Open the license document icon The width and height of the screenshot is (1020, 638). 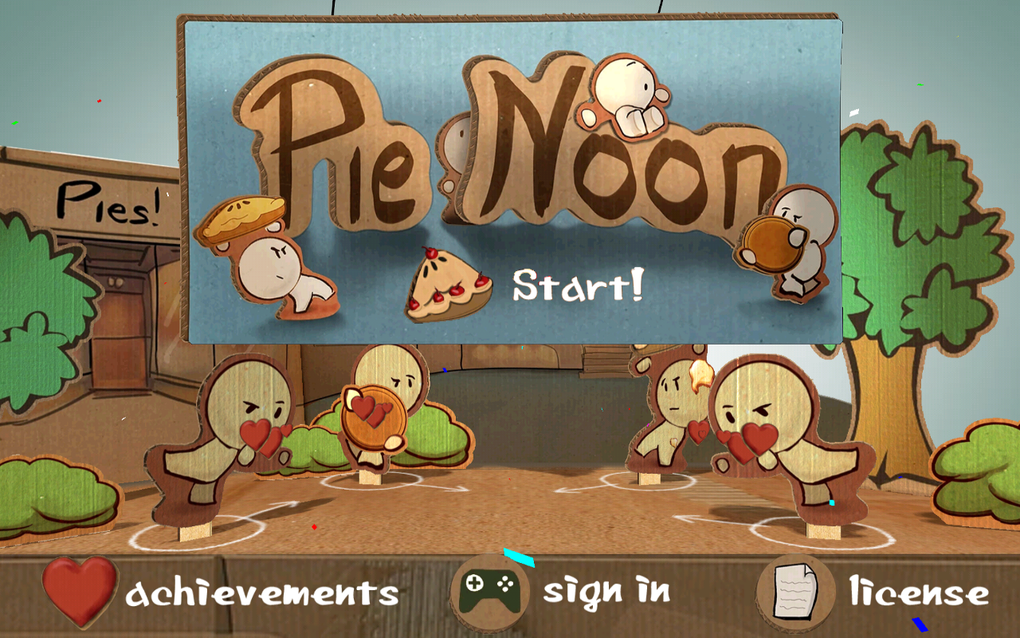[795, 592]
